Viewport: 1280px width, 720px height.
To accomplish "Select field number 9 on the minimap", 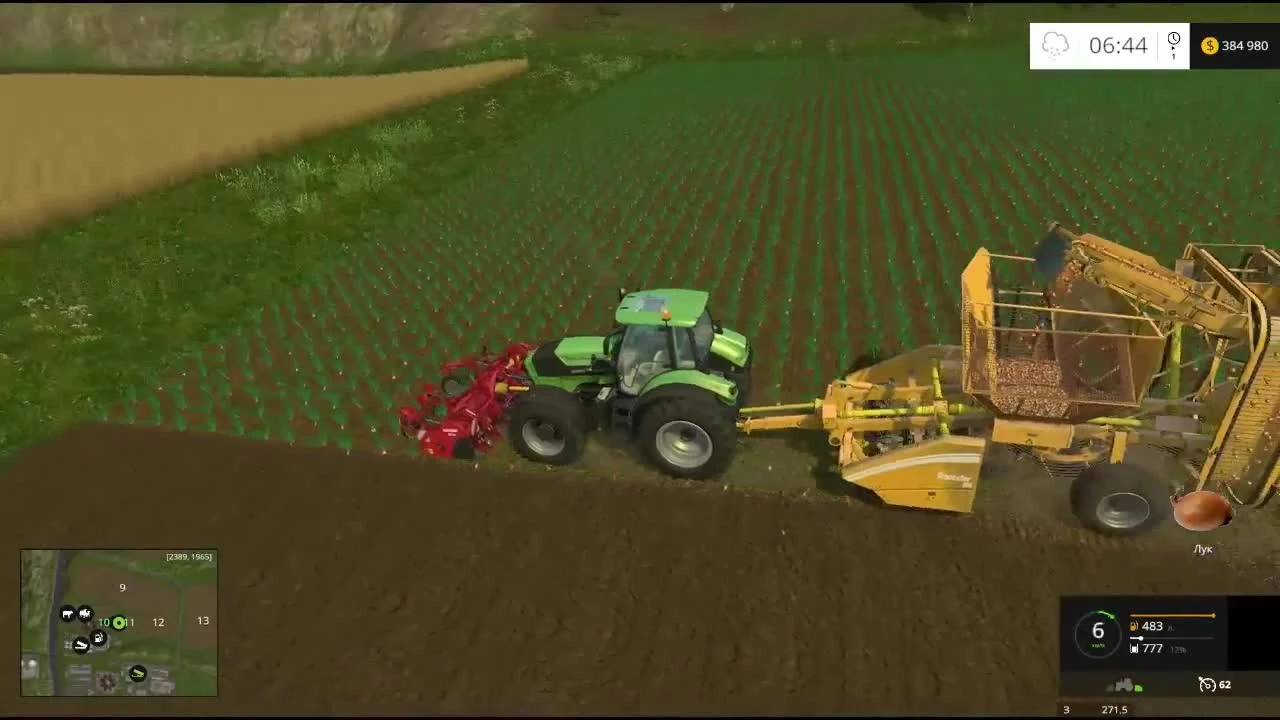I will 122,588.
